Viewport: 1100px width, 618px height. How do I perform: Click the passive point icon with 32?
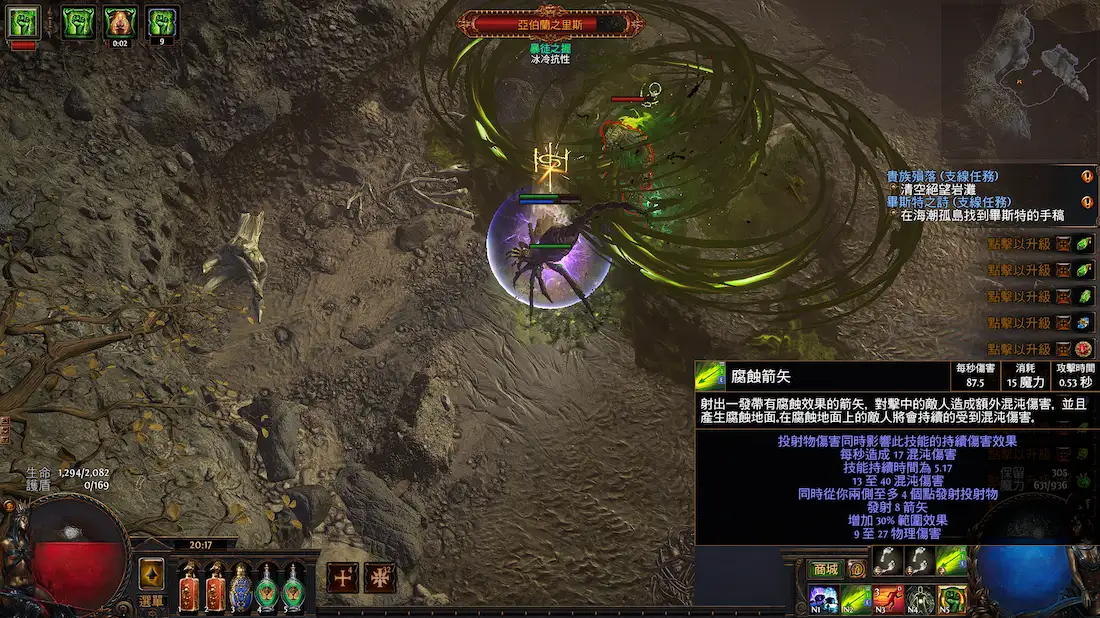(380, 577)
